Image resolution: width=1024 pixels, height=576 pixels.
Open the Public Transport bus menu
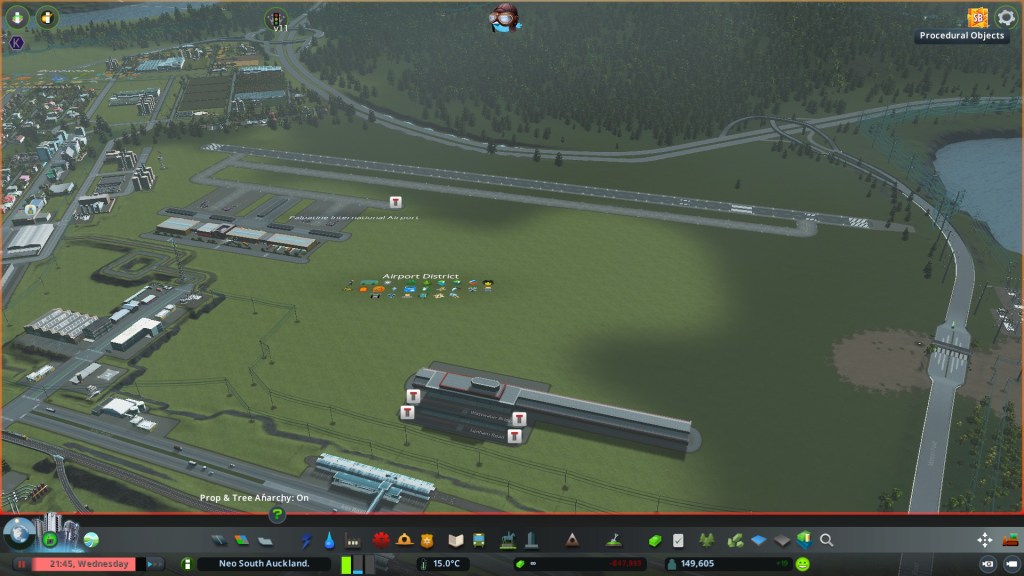click(479, 540)
